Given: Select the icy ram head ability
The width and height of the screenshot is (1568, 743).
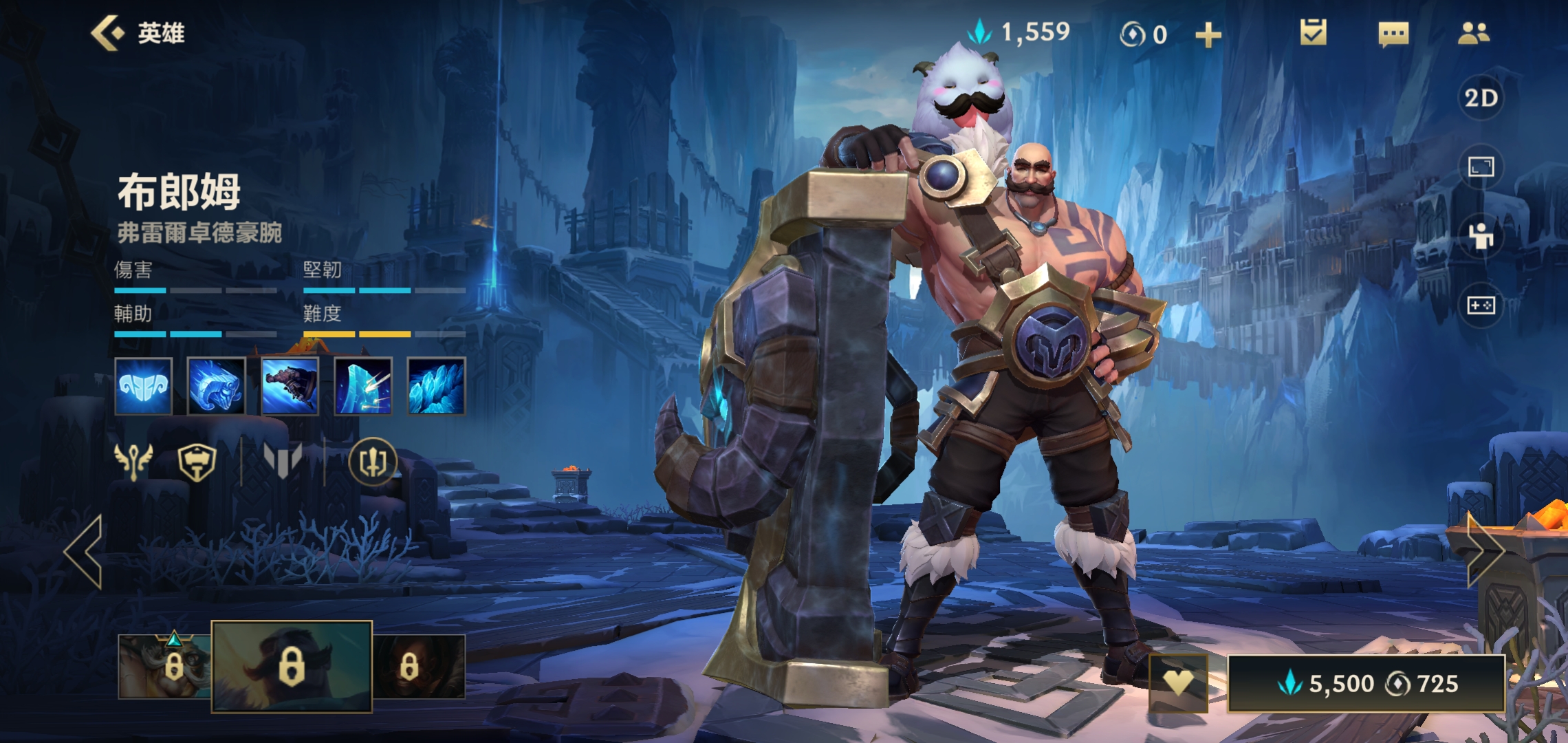Looking at the screenshot, I should (216, 386).
